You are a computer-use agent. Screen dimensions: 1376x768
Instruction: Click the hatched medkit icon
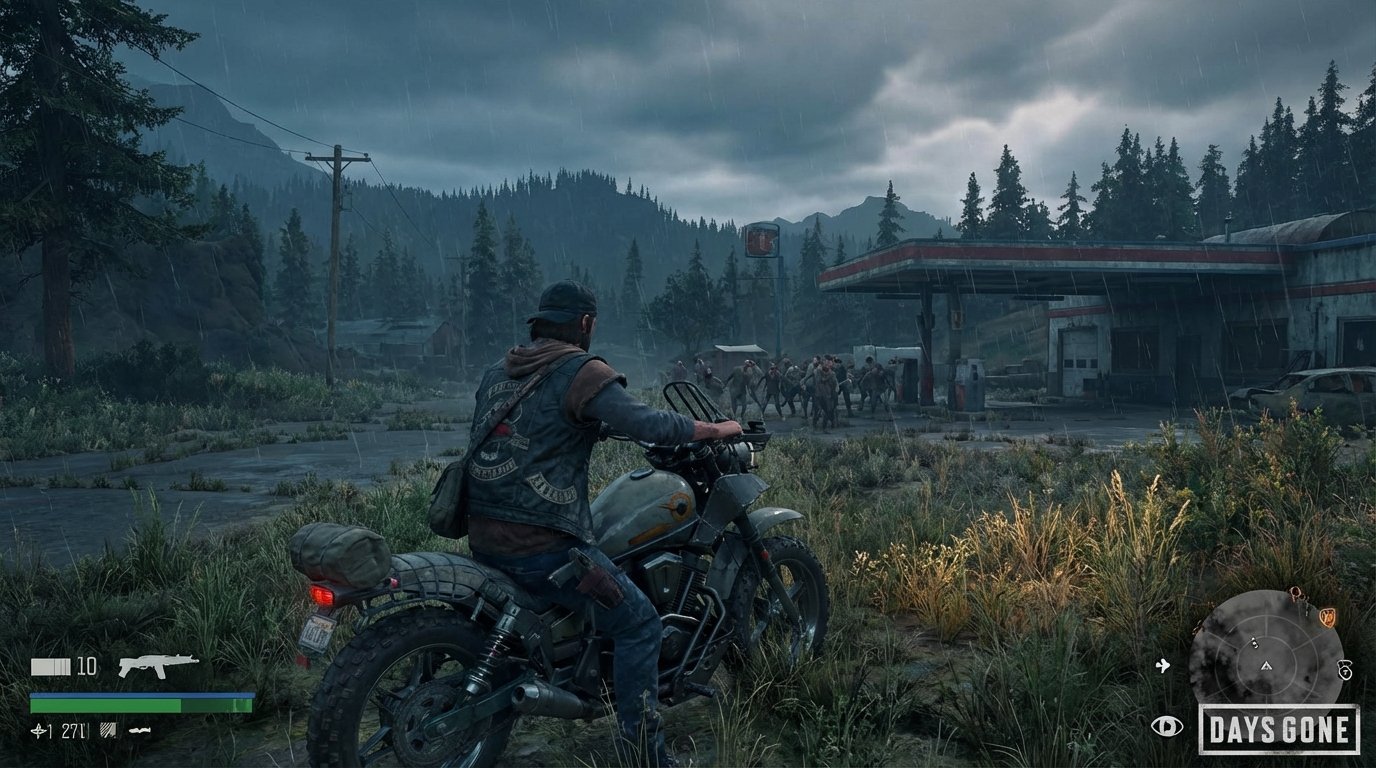coord(108,730)
